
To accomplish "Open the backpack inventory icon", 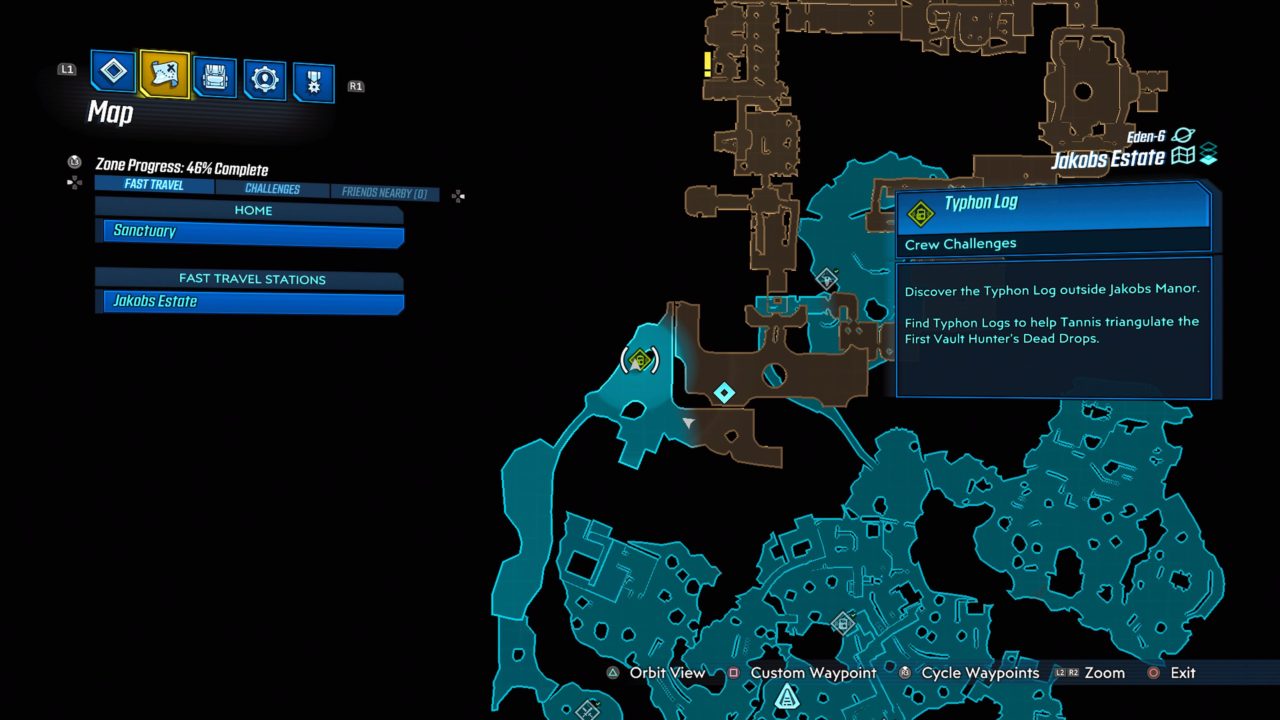I will (x=215, y=73).
